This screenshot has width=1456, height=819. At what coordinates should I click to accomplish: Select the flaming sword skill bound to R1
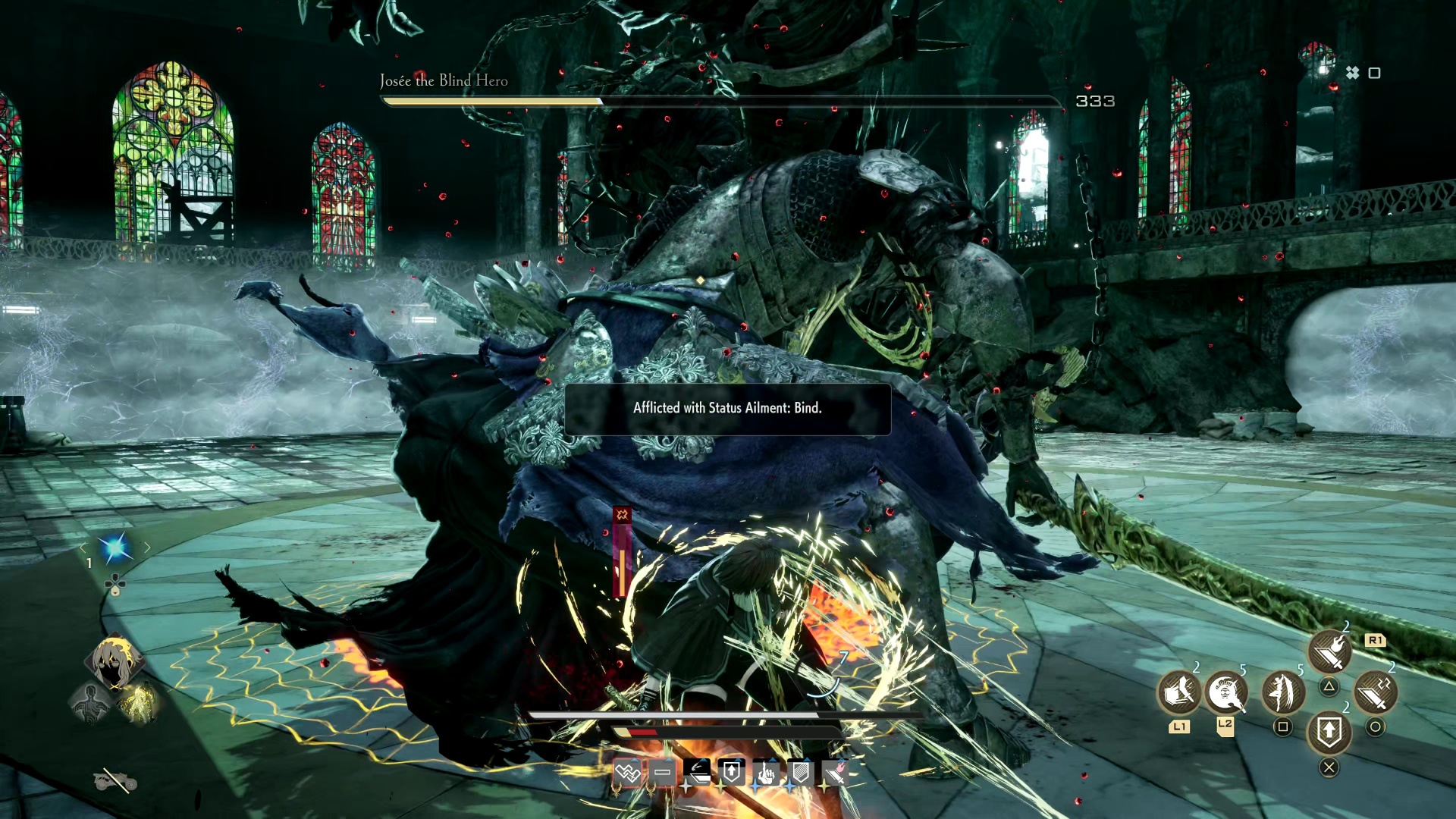1331,649
